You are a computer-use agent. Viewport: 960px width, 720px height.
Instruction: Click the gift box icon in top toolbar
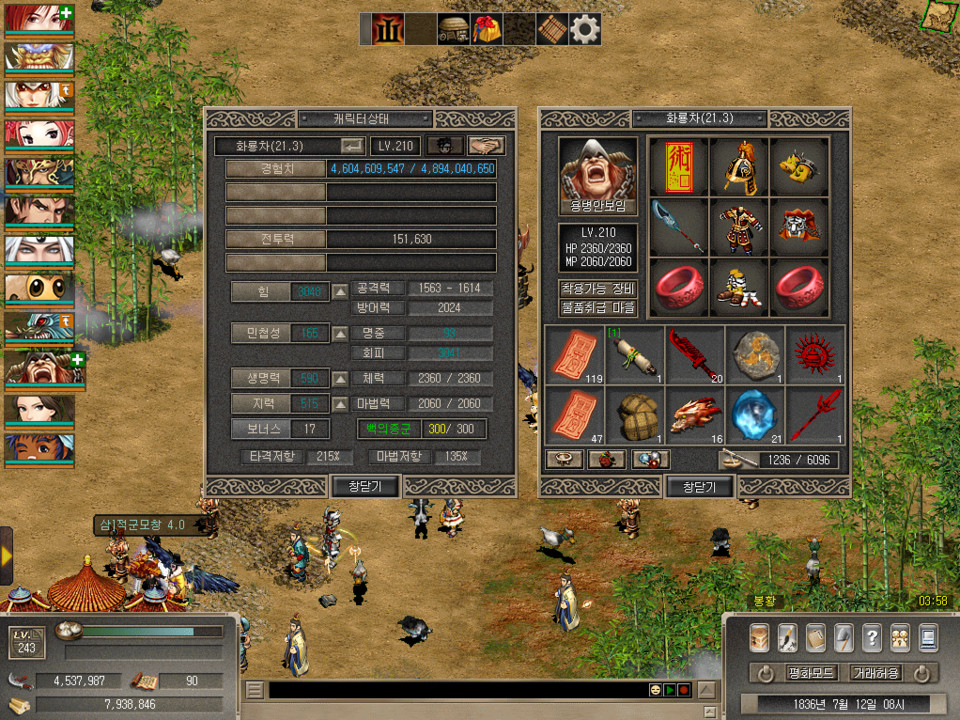pos(487,29)
